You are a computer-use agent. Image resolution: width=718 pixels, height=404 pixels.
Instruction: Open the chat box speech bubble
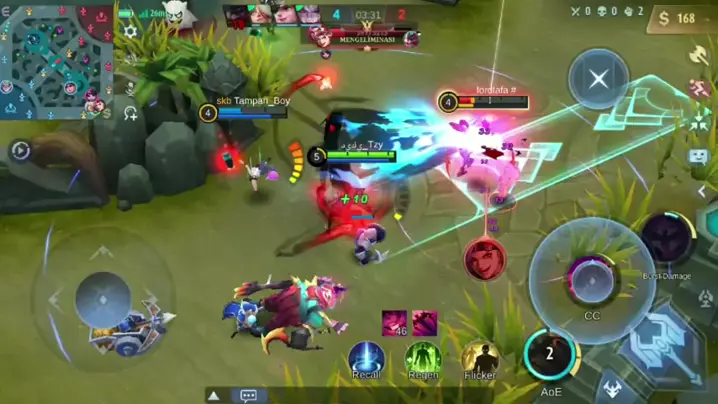pos(248,395)
